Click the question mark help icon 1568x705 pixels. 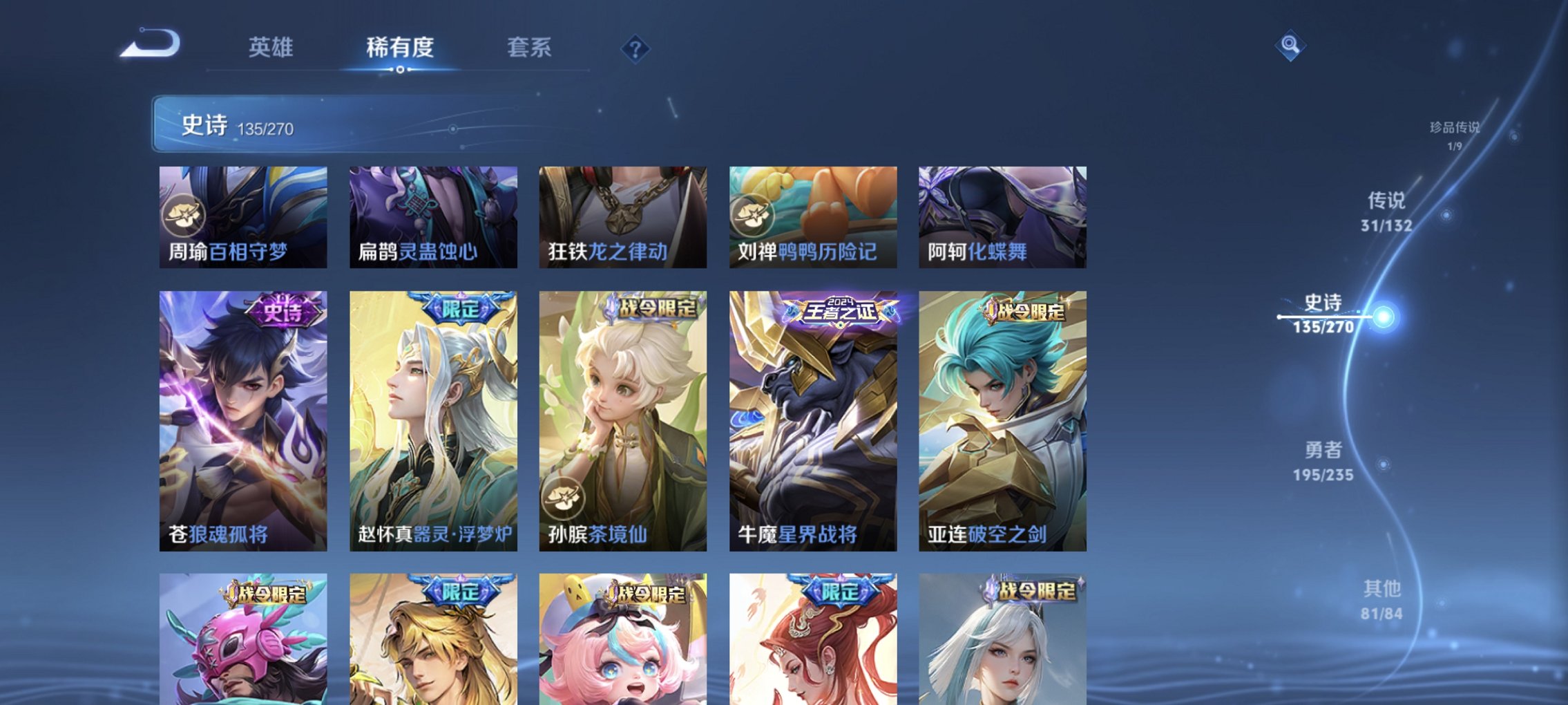coord(637,48)
